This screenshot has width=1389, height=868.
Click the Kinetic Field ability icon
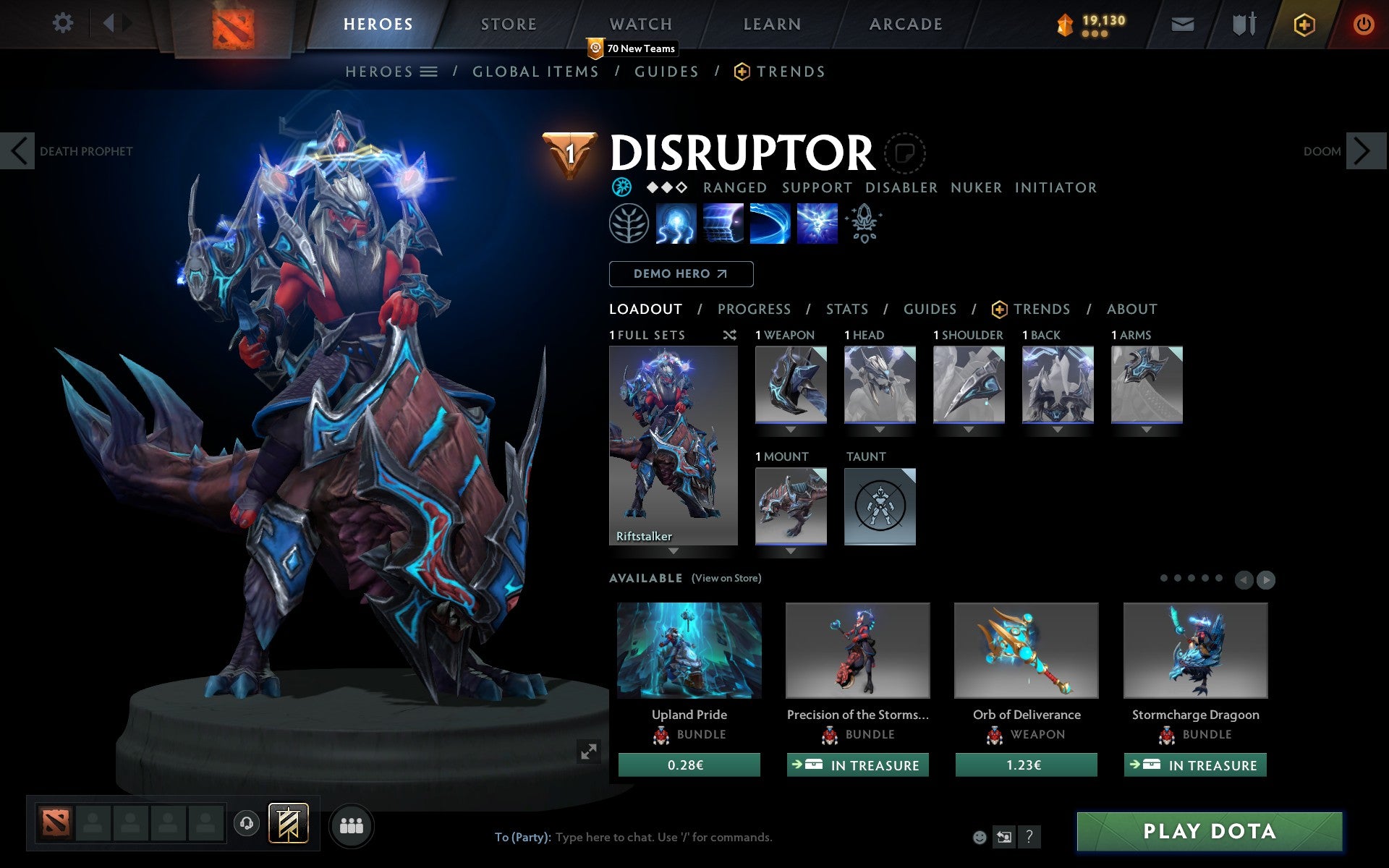769,224
